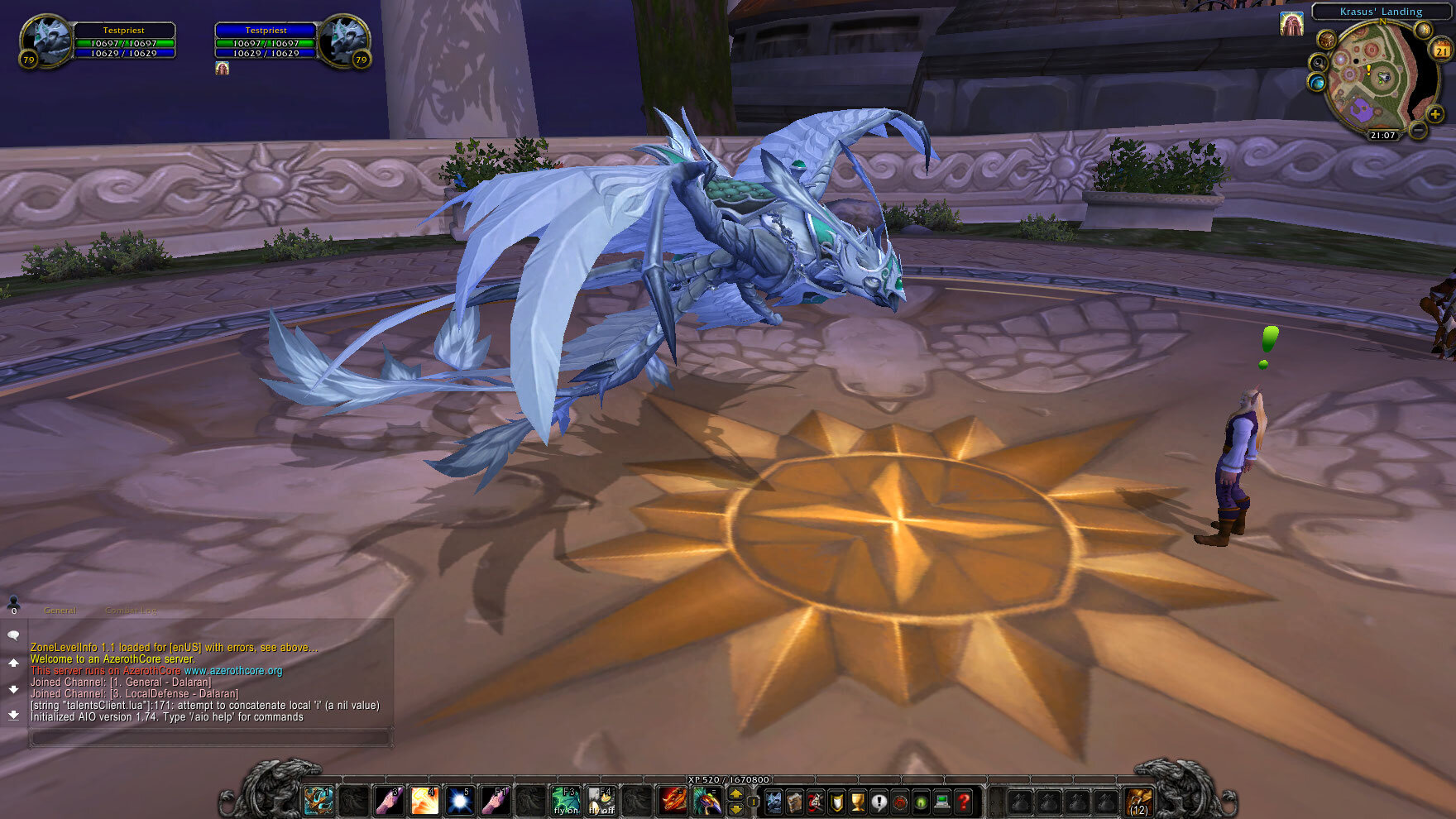The image size is (1456, 819).
Task: Open the Achievements trophy icon
Action: [x=856, y=801]
